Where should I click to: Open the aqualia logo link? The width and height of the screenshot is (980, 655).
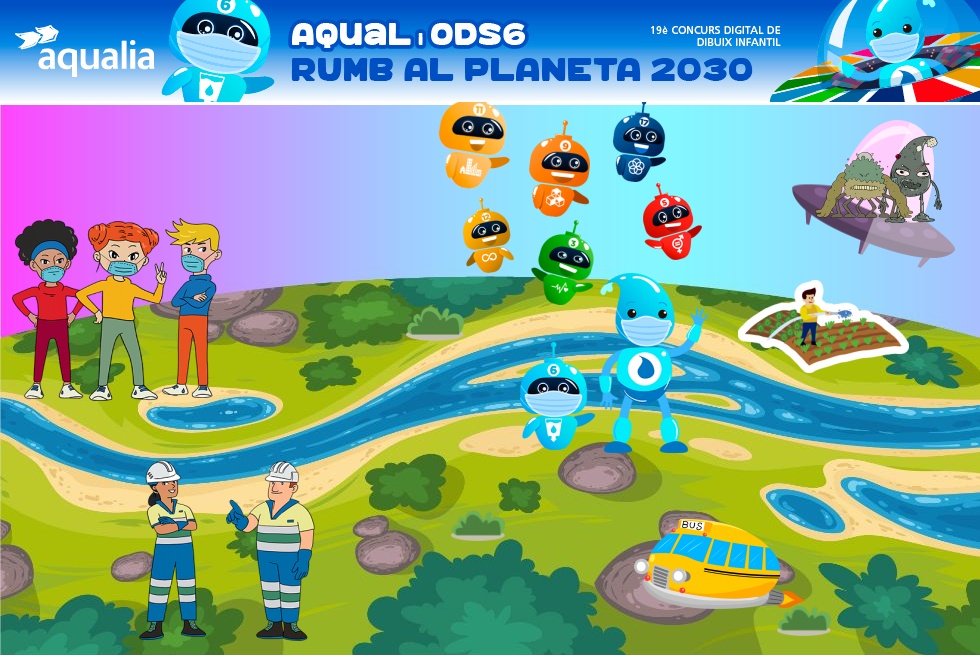click(x=86, y=51)
